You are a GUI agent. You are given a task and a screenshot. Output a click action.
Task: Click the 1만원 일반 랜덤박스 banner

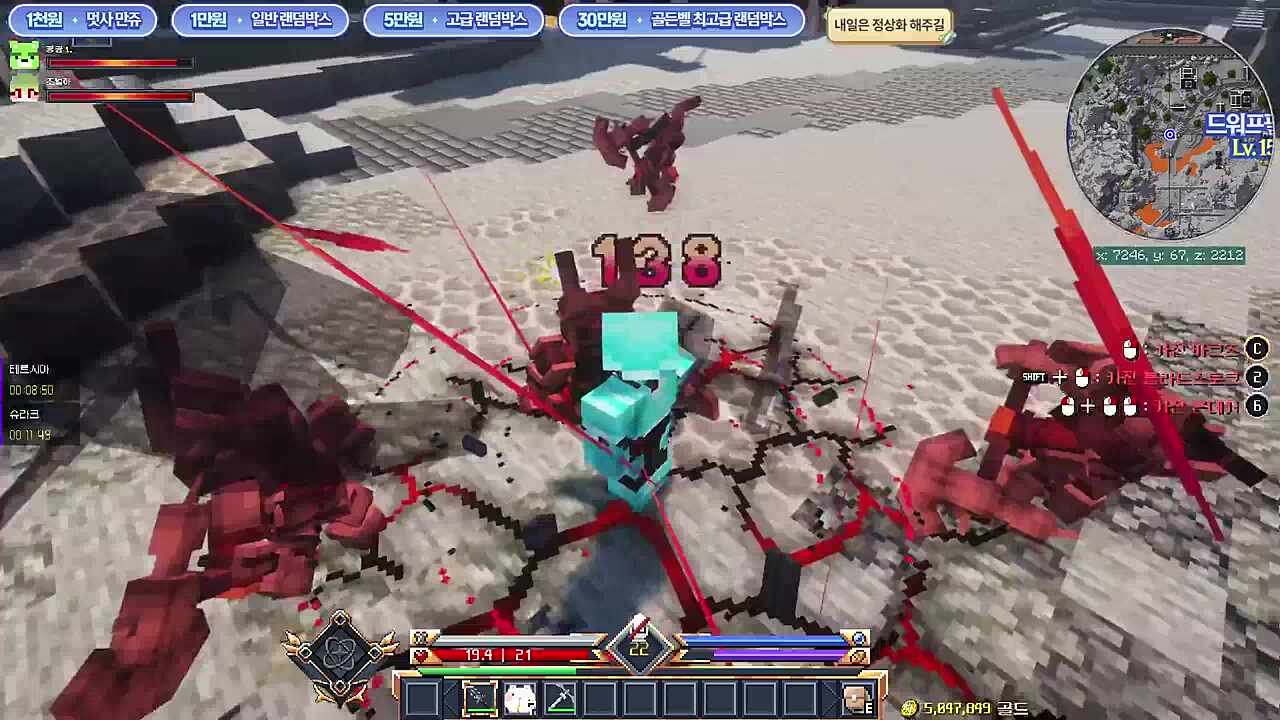(x=260, y=20)
